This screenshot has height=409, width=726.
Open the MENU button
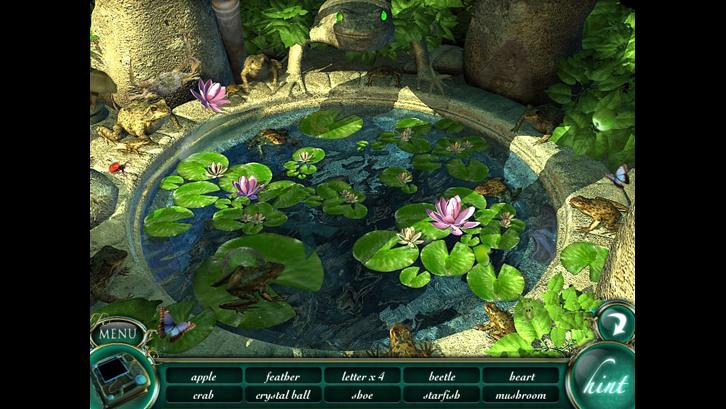(118, 333)
